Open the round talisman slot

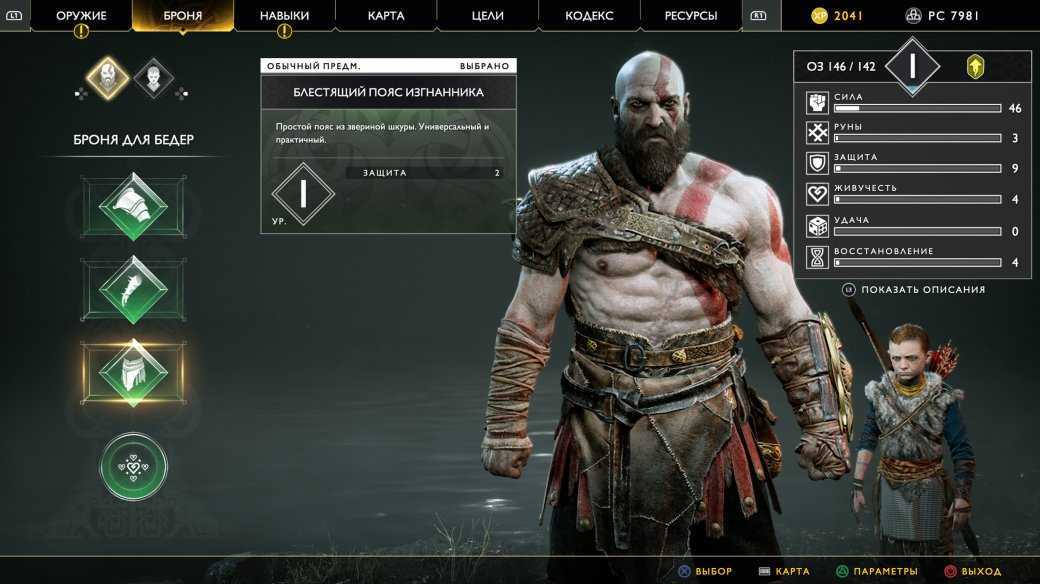[x=133, y=465]
